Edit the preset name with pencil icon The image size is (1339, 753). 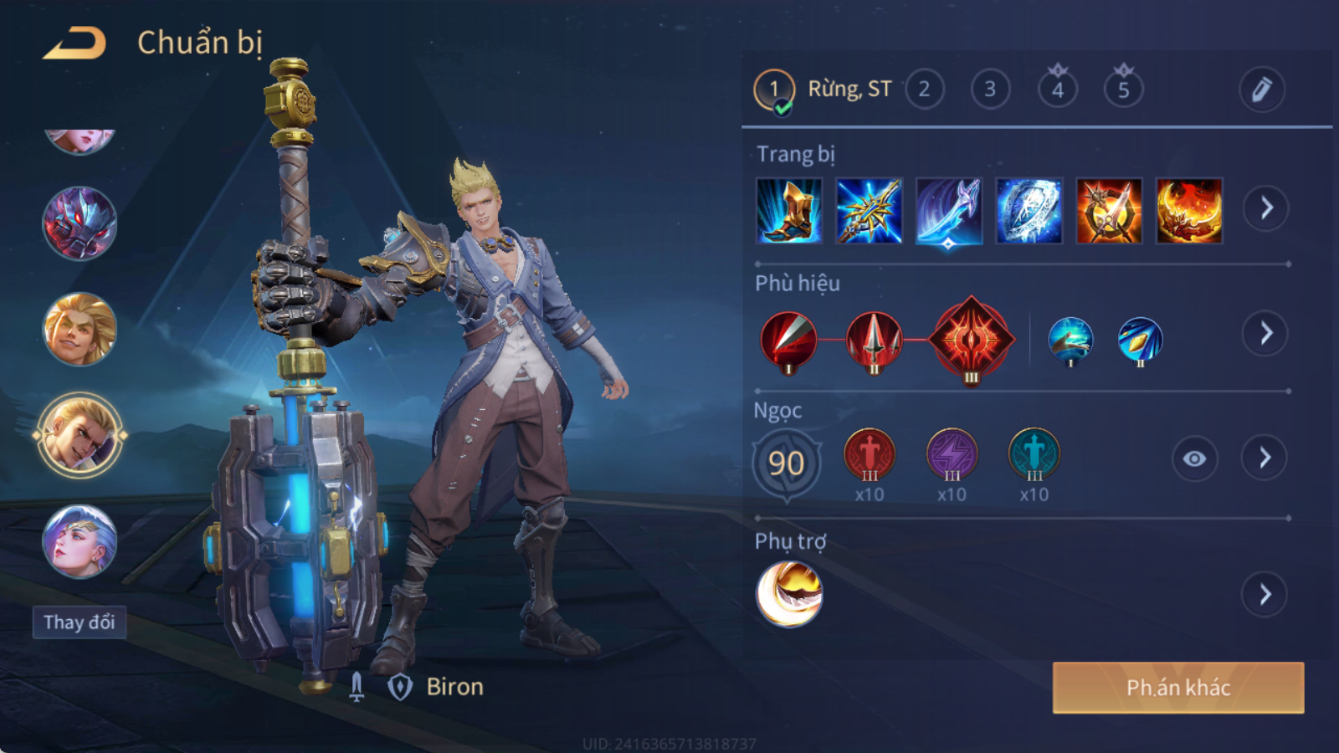[1261, 90]
